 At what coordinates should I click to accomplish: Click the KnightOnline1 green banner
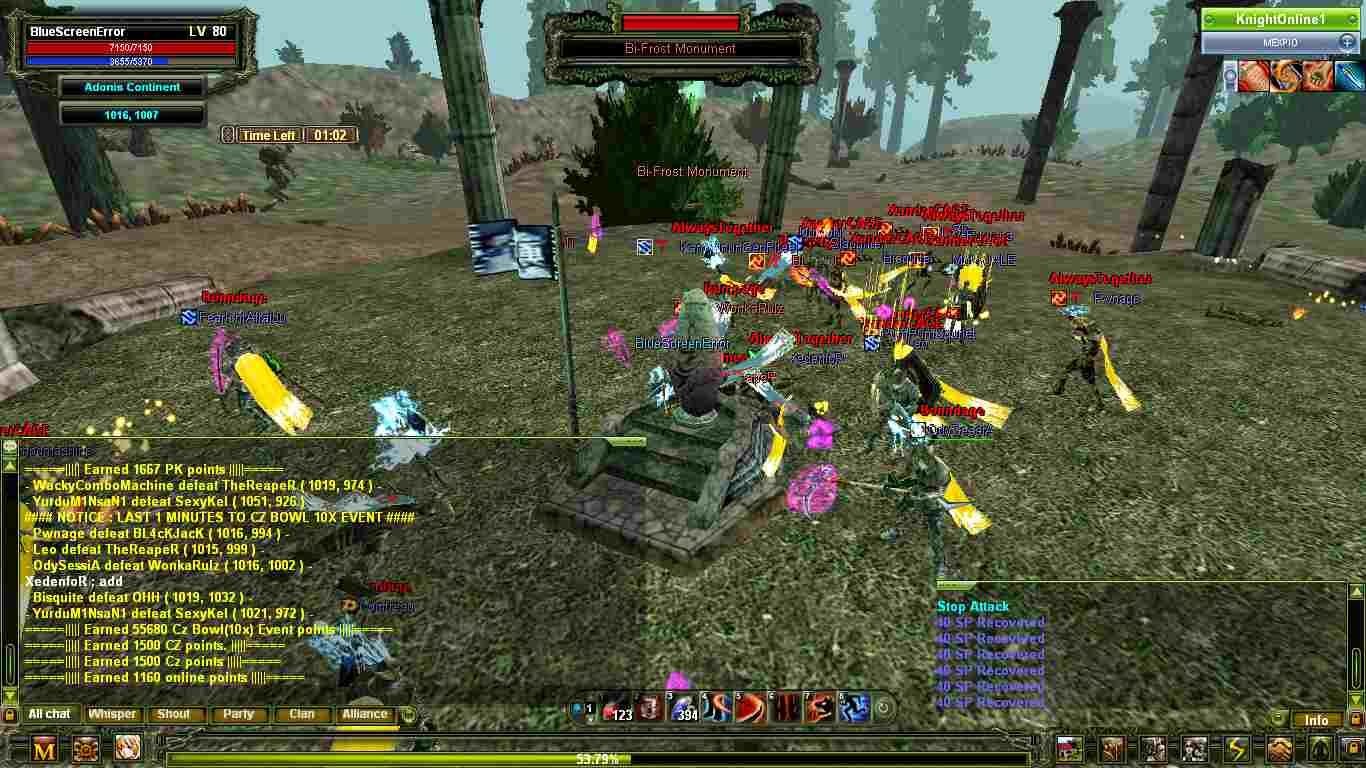click(1278, 19)
